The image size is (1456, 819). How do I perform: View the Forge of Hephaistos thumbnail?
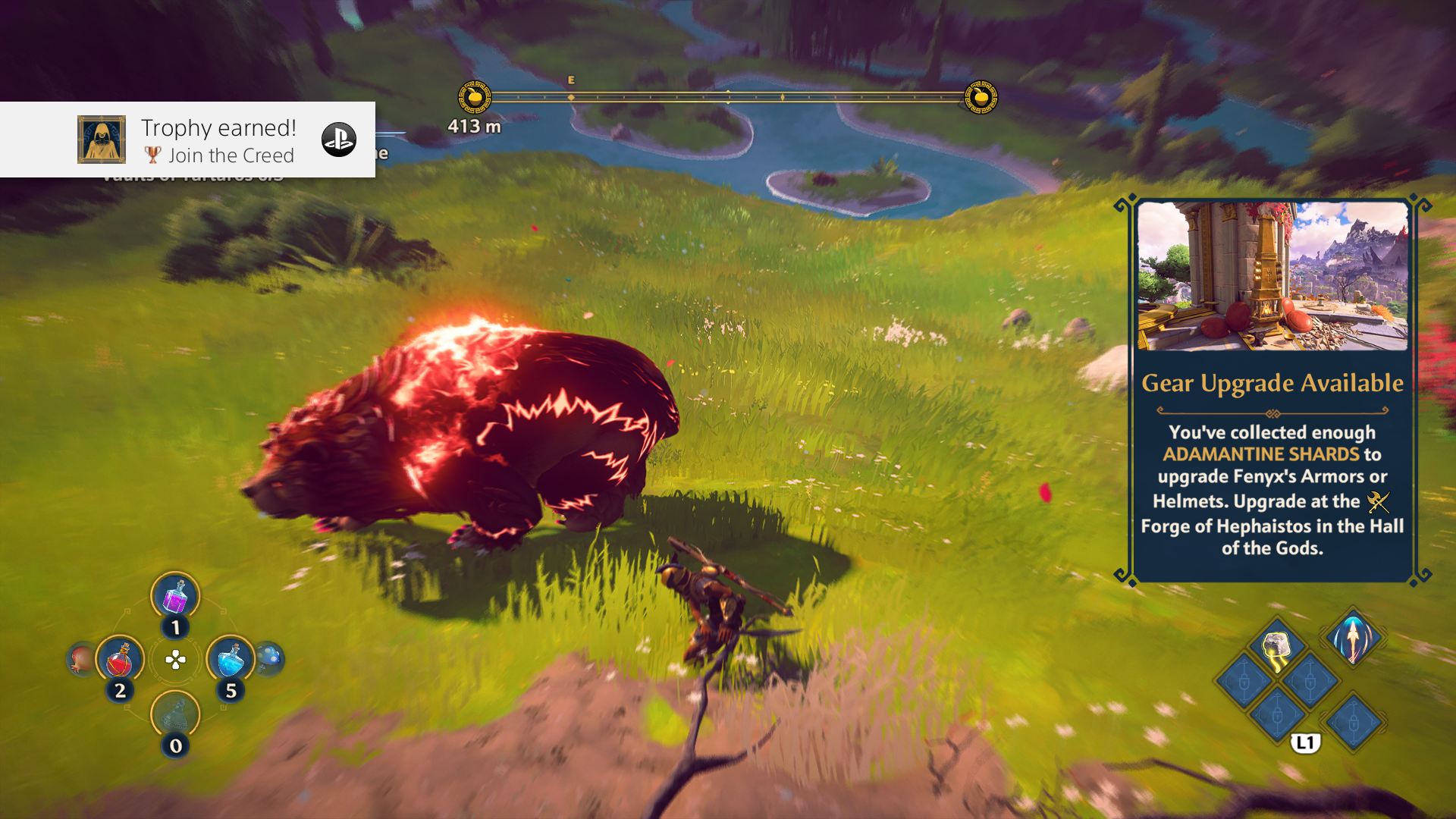[x=1272, y=276]
